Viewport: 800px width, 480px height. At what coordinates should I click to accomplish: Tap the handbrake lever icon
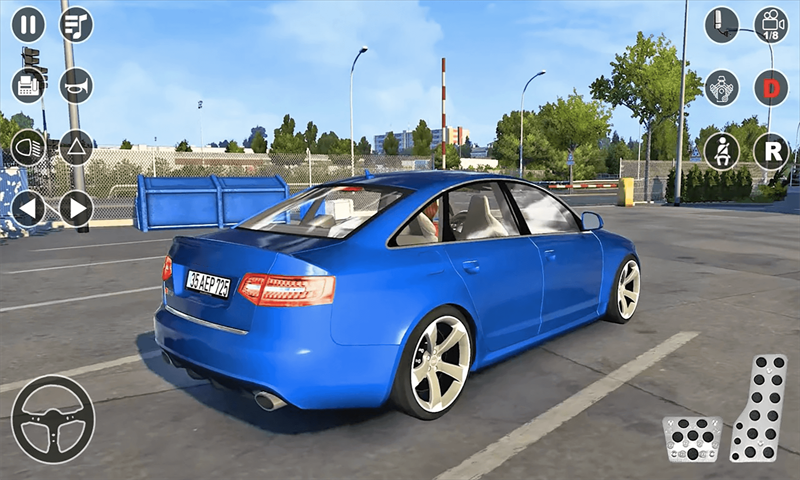721,25
